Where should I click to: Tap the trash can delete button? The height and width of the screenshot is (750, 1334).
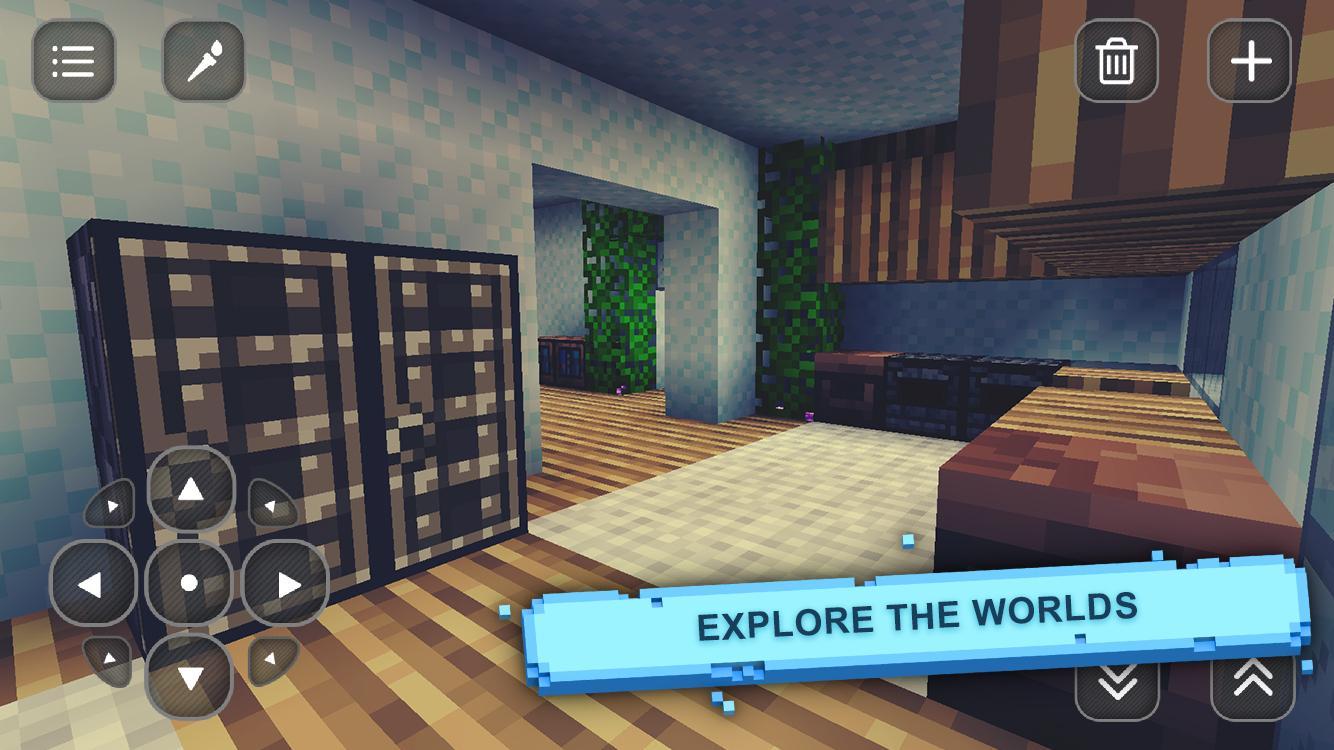(x=1116, y=62)
